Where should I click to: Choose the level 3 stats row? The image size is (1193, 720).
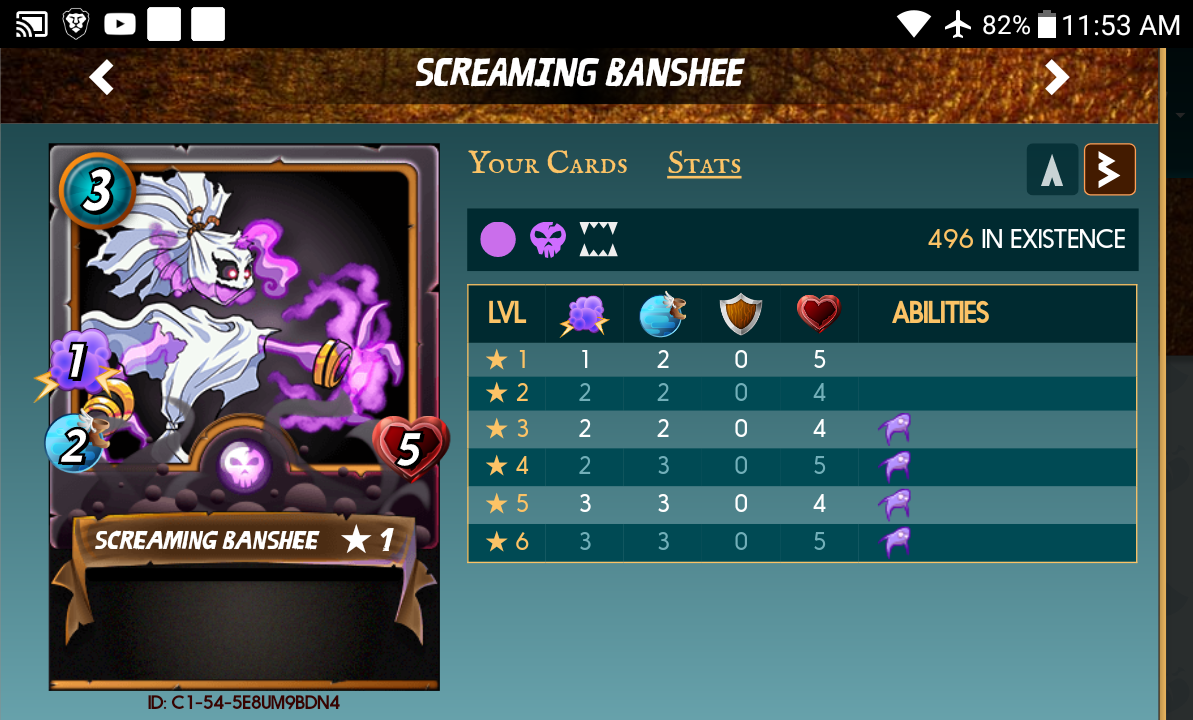tap(801, 429)
